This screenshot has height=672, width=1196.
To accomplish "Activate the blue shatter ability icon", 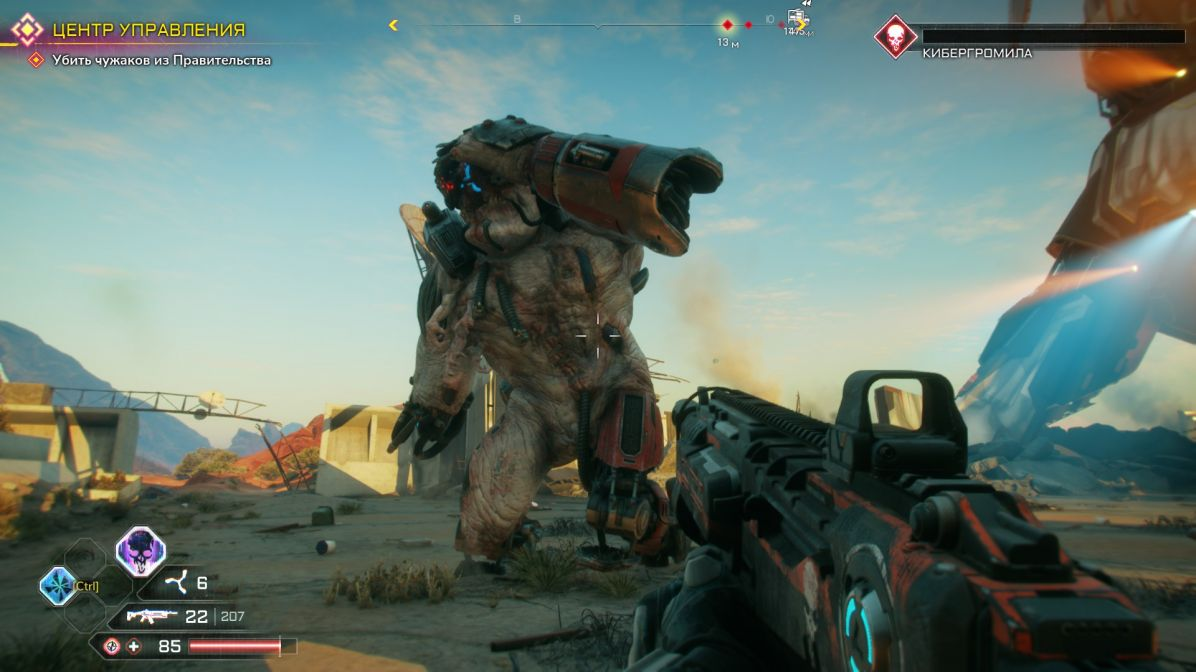I will [x=57, y=585].
